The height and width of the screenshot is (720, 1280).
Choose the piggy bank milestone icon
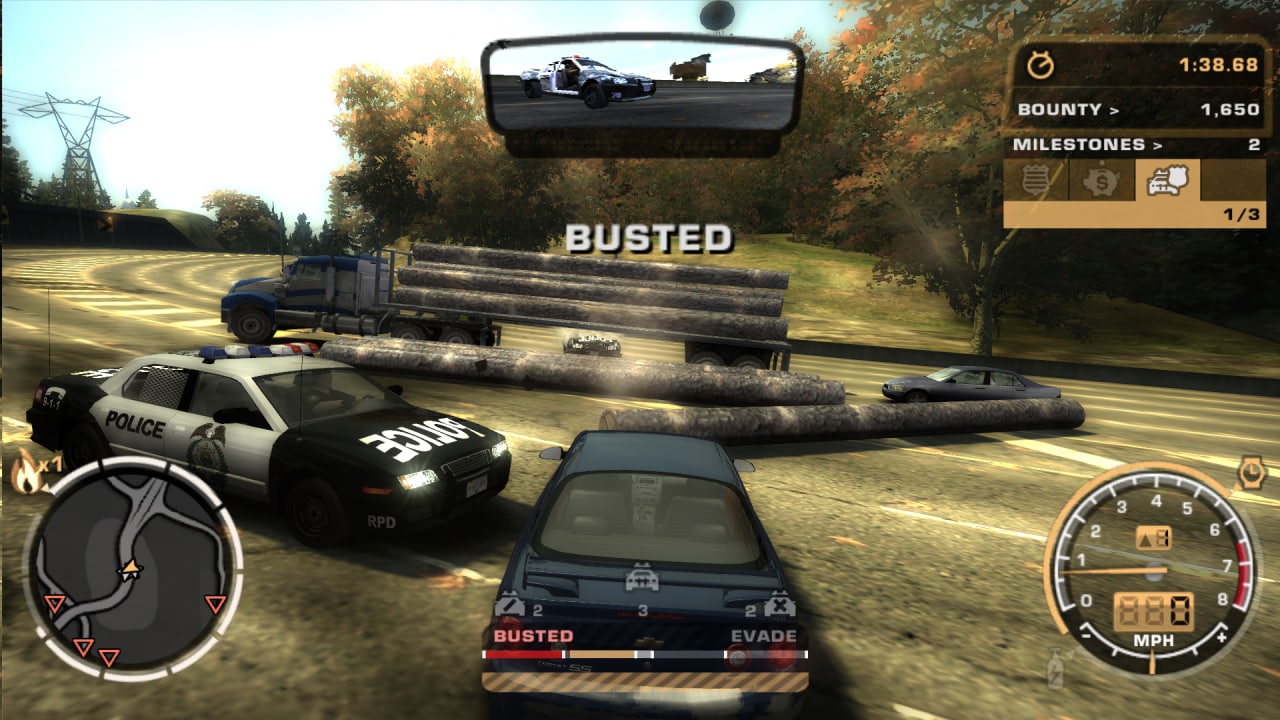coord(1101,182)
